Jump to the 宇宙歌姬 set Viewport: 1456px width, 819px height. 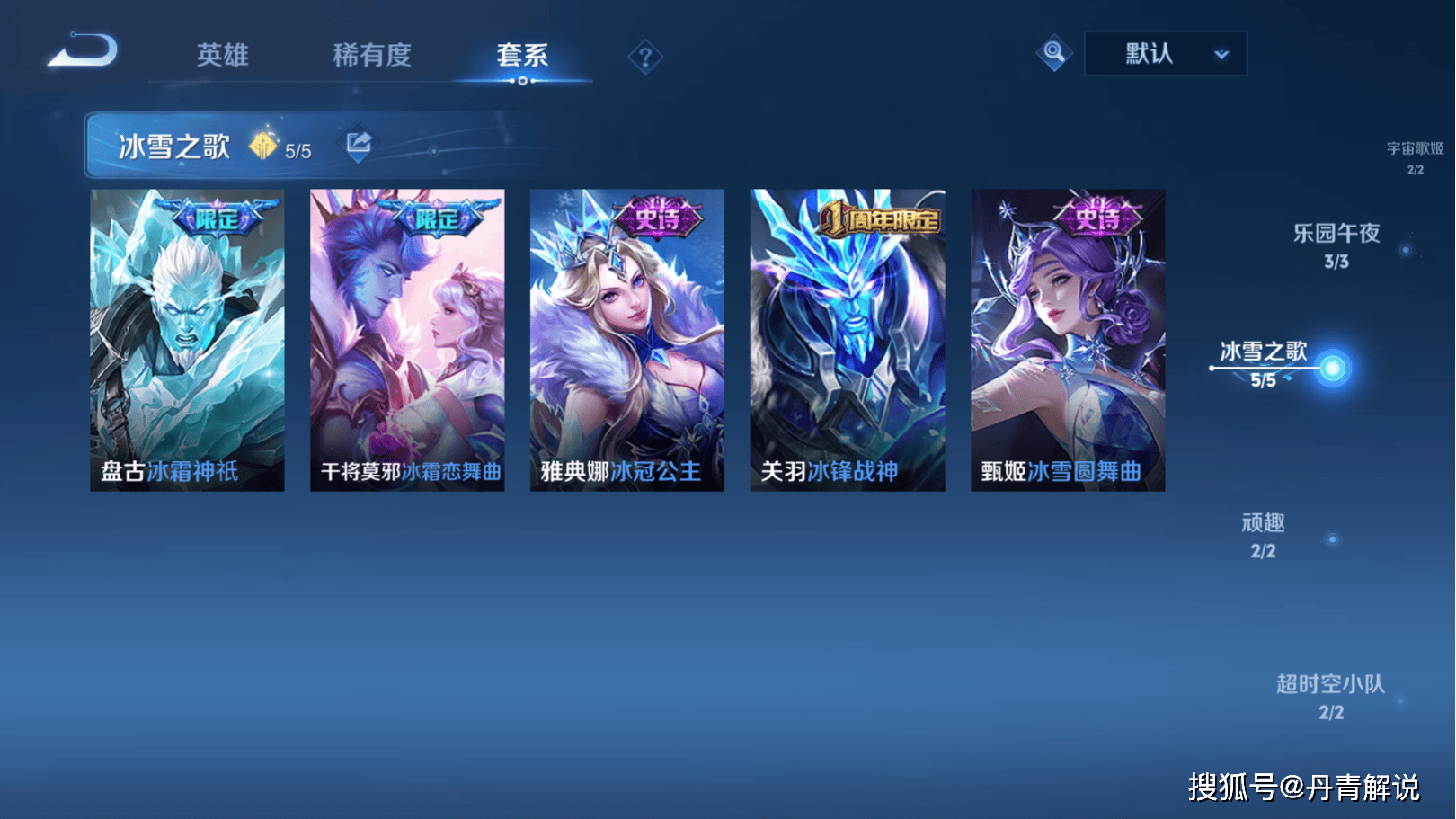[x=1415, y=156]
